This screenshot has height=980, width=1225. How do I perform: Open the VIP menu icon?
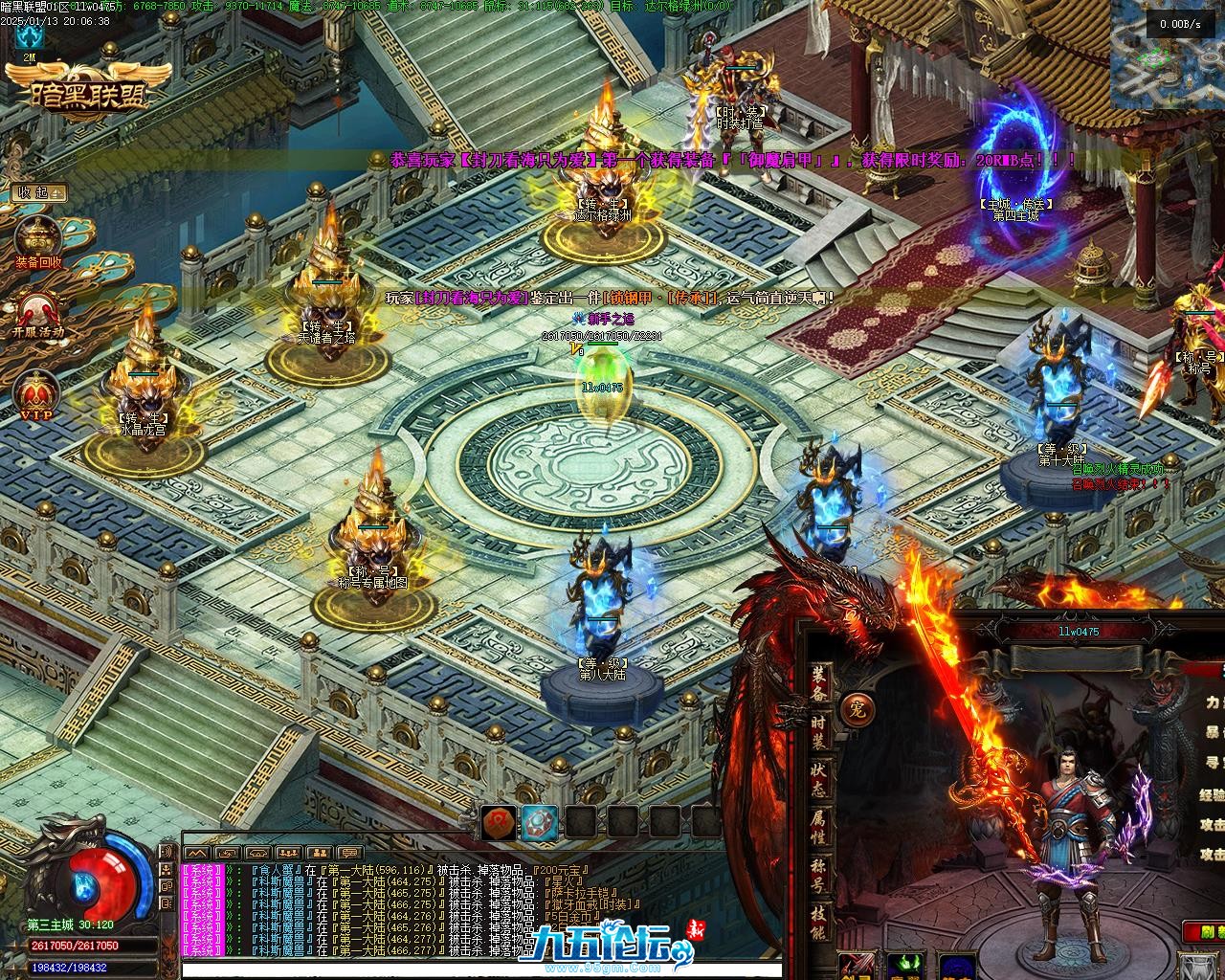point(37,394)
